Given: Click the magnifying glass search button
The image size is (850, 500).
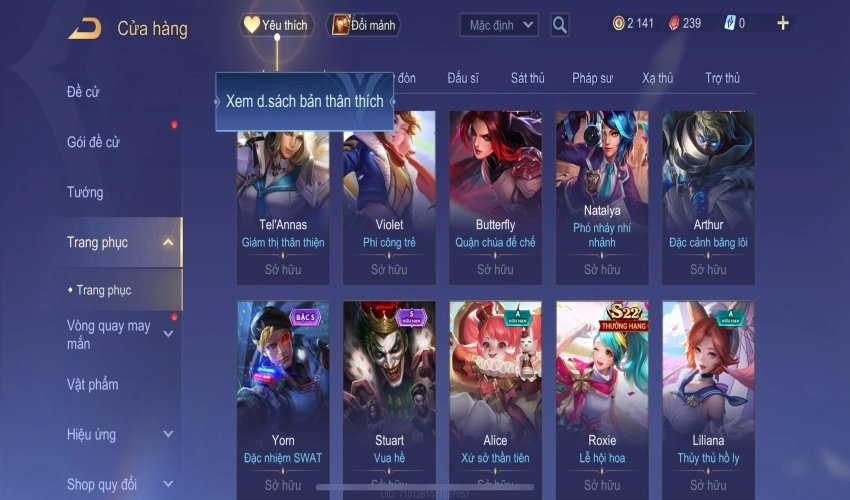Looking at the screenshot, I should pyautogui.click(x=560, y=25).
